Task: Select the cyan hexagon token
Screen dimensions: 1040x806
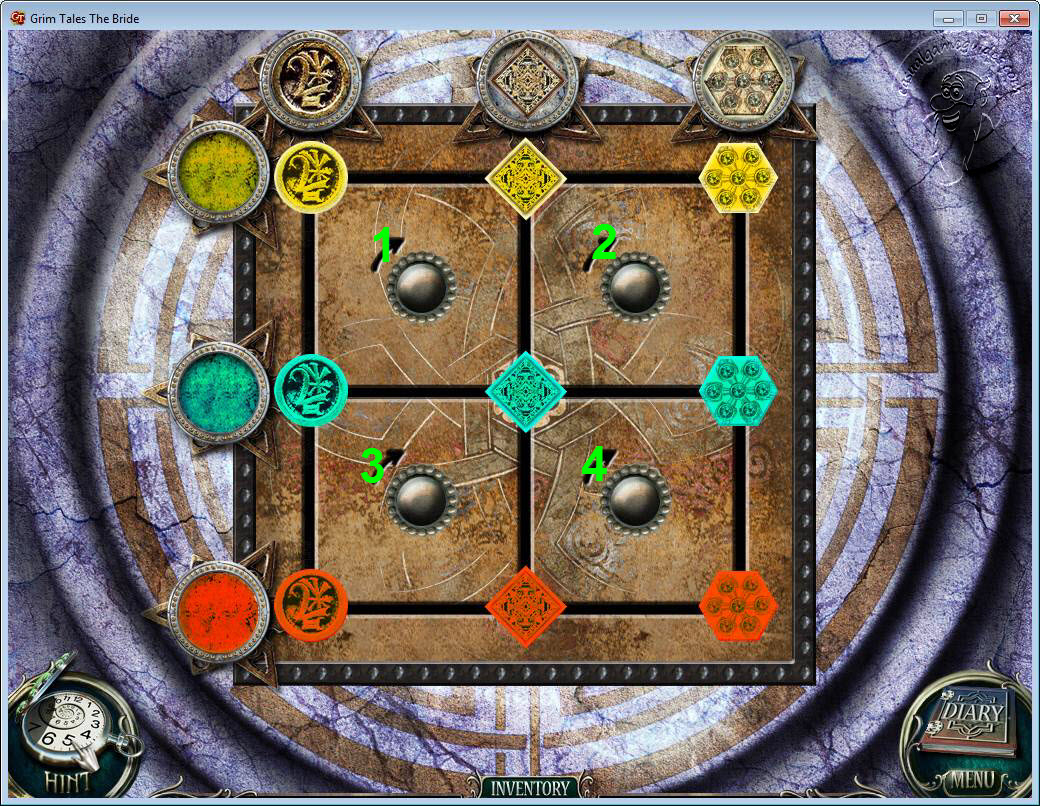Action: [738, 390]
